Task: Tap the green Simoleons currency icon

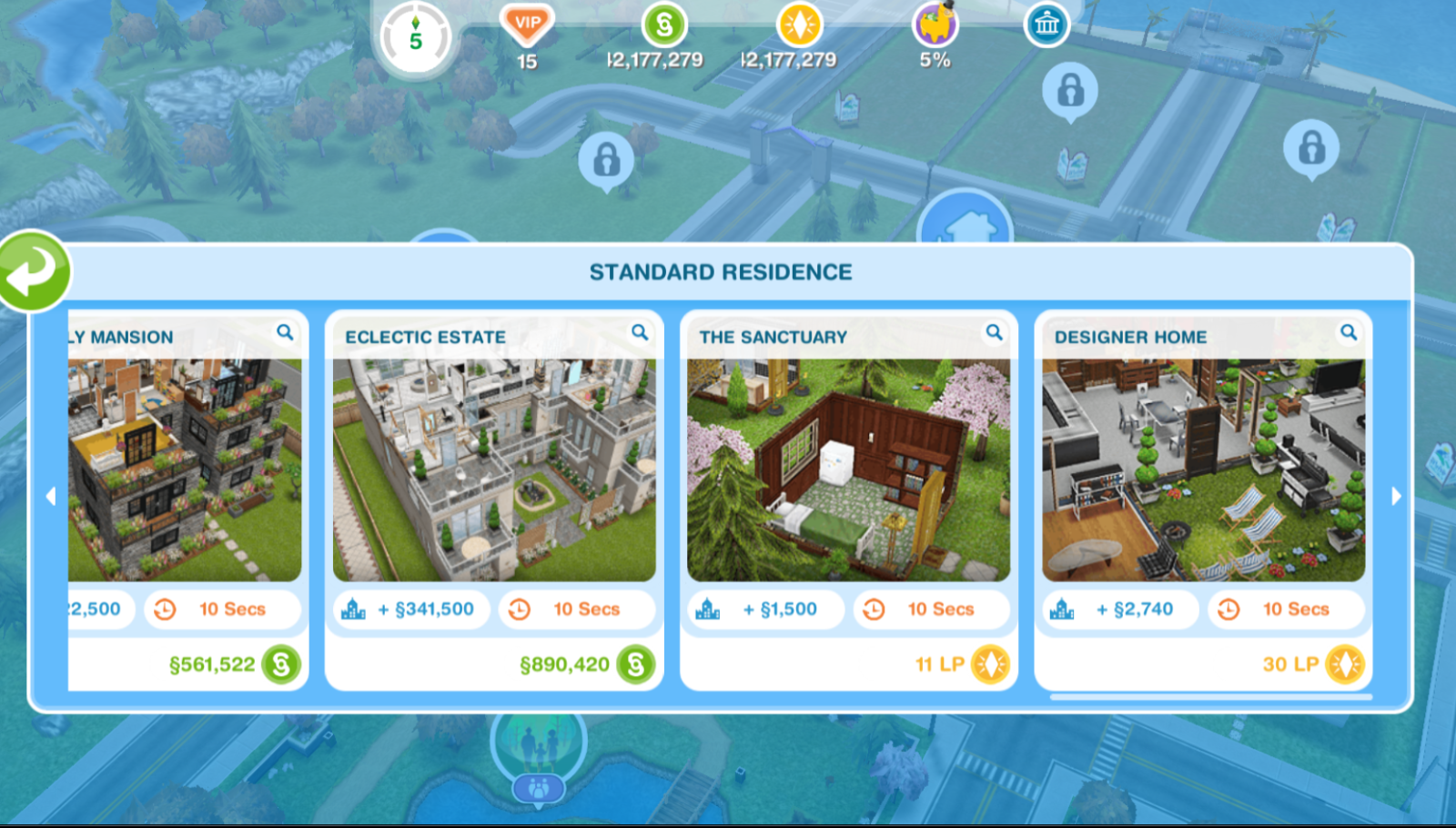Action: click(x=664, y=25)
